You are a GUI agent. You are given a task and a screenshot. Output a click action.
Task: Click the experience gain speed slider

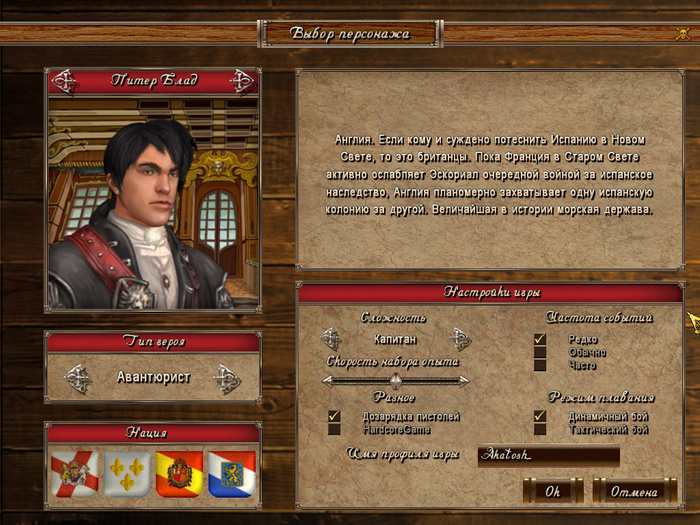[x=395, y=380]
